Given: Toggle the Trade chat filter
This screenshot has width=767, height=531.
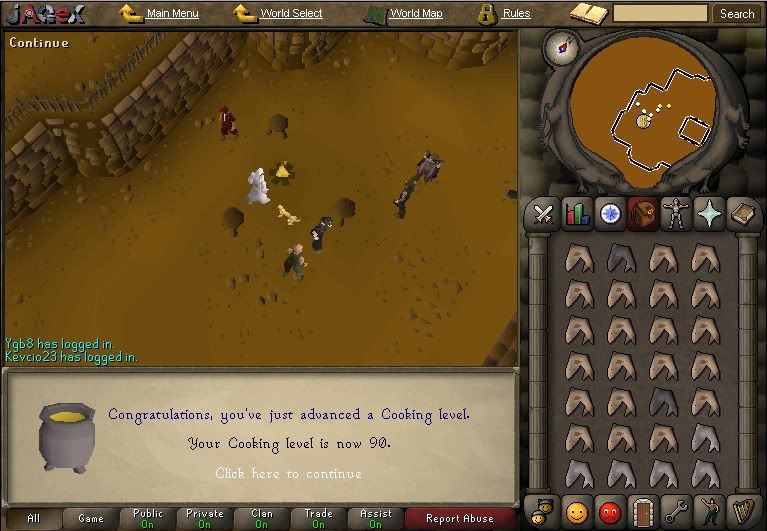Looking at the screenshot, I should coord(318,518).
